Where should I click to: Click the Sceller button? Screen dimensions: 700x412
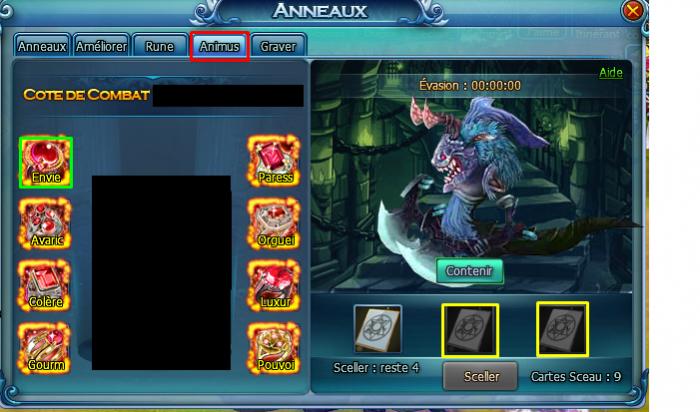point(482,377)
